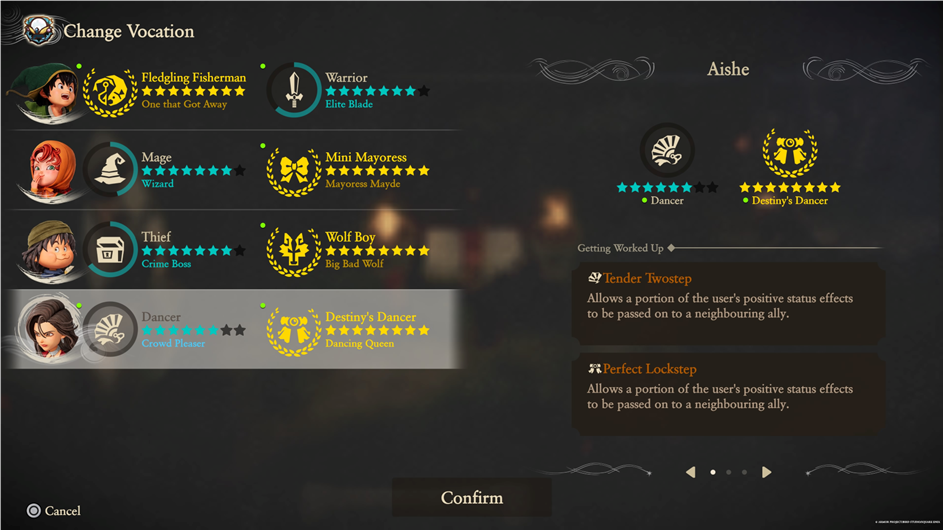Click Aishe's Destiny's Dancer laurel emblem
This screenshot has width=943, height=530.
[790, 152]
